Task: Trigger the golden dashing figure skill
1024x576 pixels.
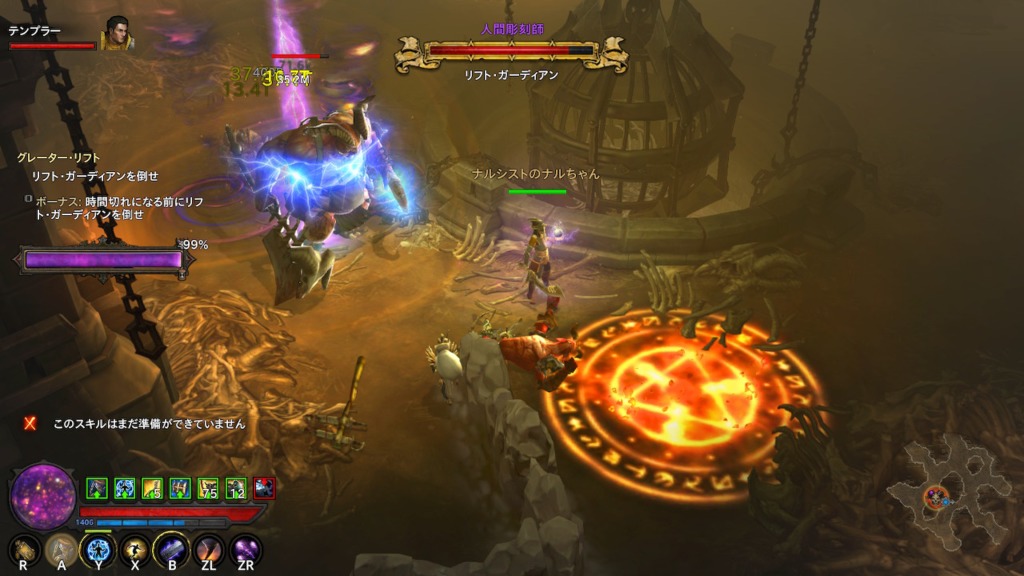Action: click(x=134, y=550)
